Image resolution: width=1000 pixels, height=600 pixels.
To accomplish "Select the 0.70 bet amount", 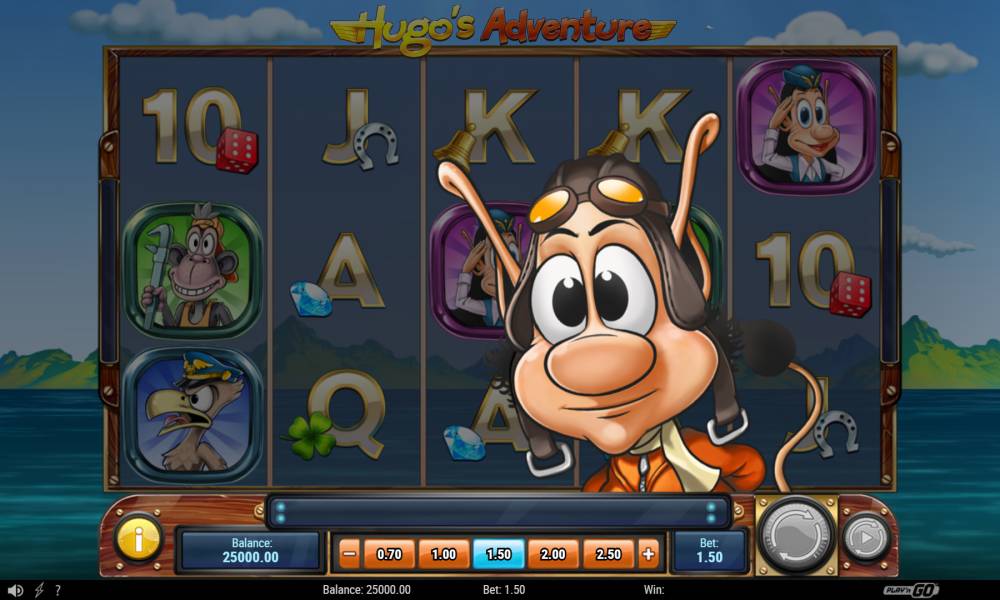I will tap(389, 553).
